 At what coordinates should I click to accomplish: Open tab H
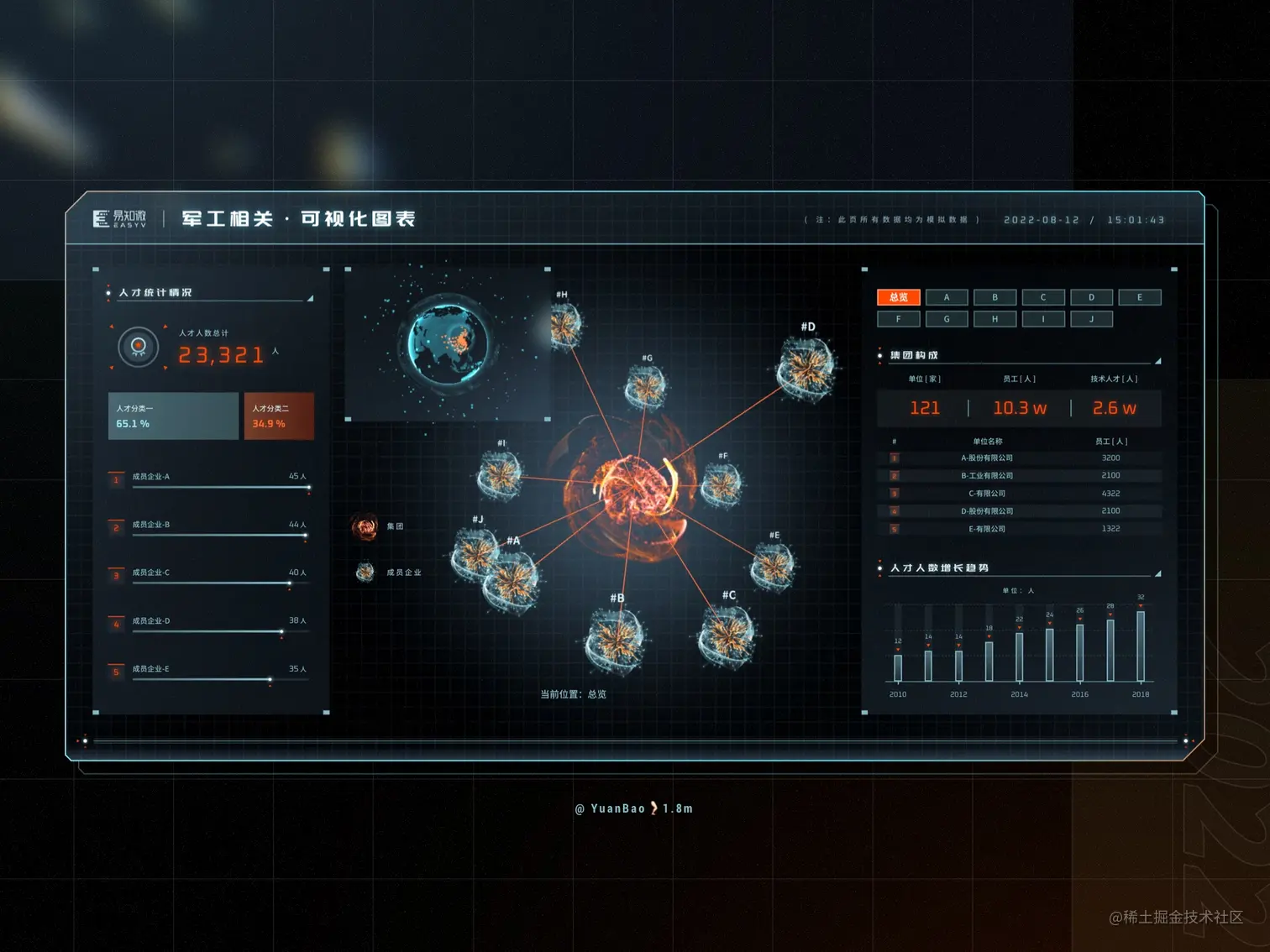994,319
